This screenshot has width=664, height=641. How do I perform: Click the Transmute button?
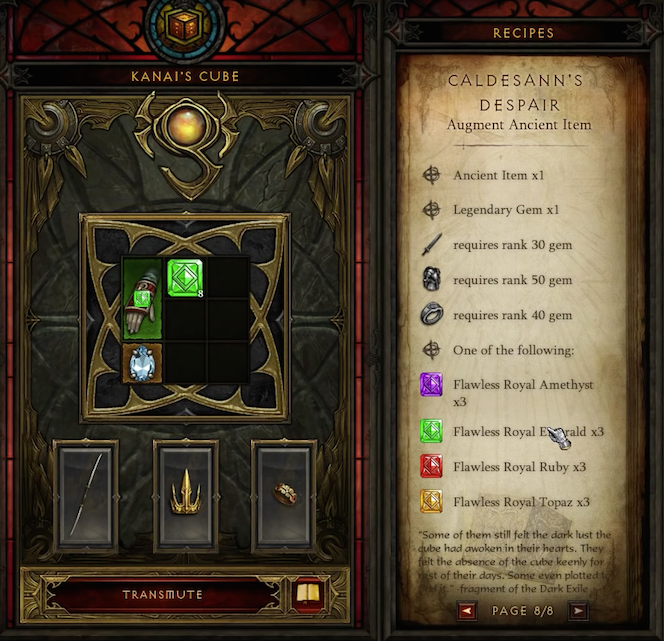[x=162, y=595]
